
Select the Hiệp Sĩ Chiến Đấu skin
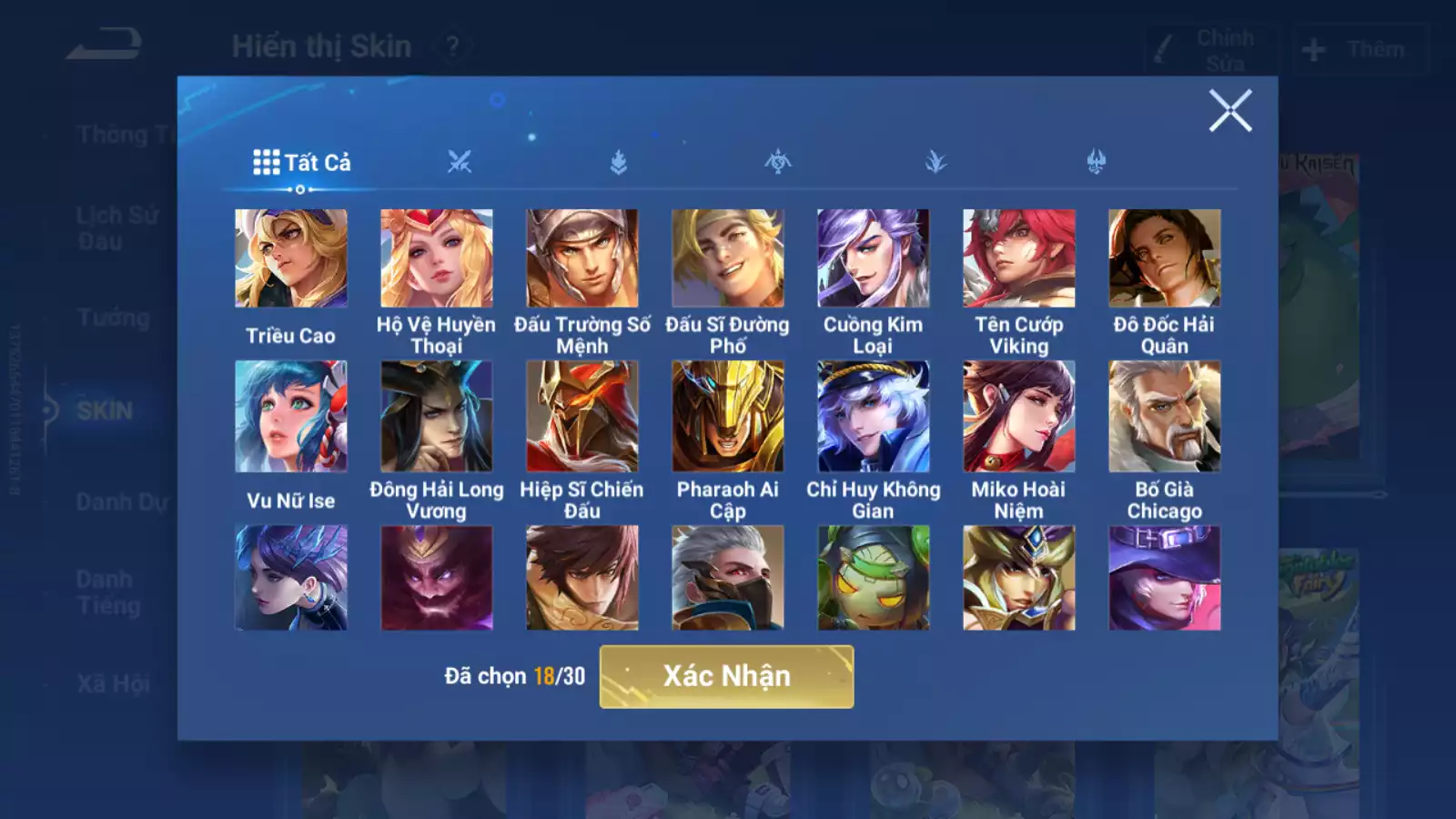tap(582, 417)
